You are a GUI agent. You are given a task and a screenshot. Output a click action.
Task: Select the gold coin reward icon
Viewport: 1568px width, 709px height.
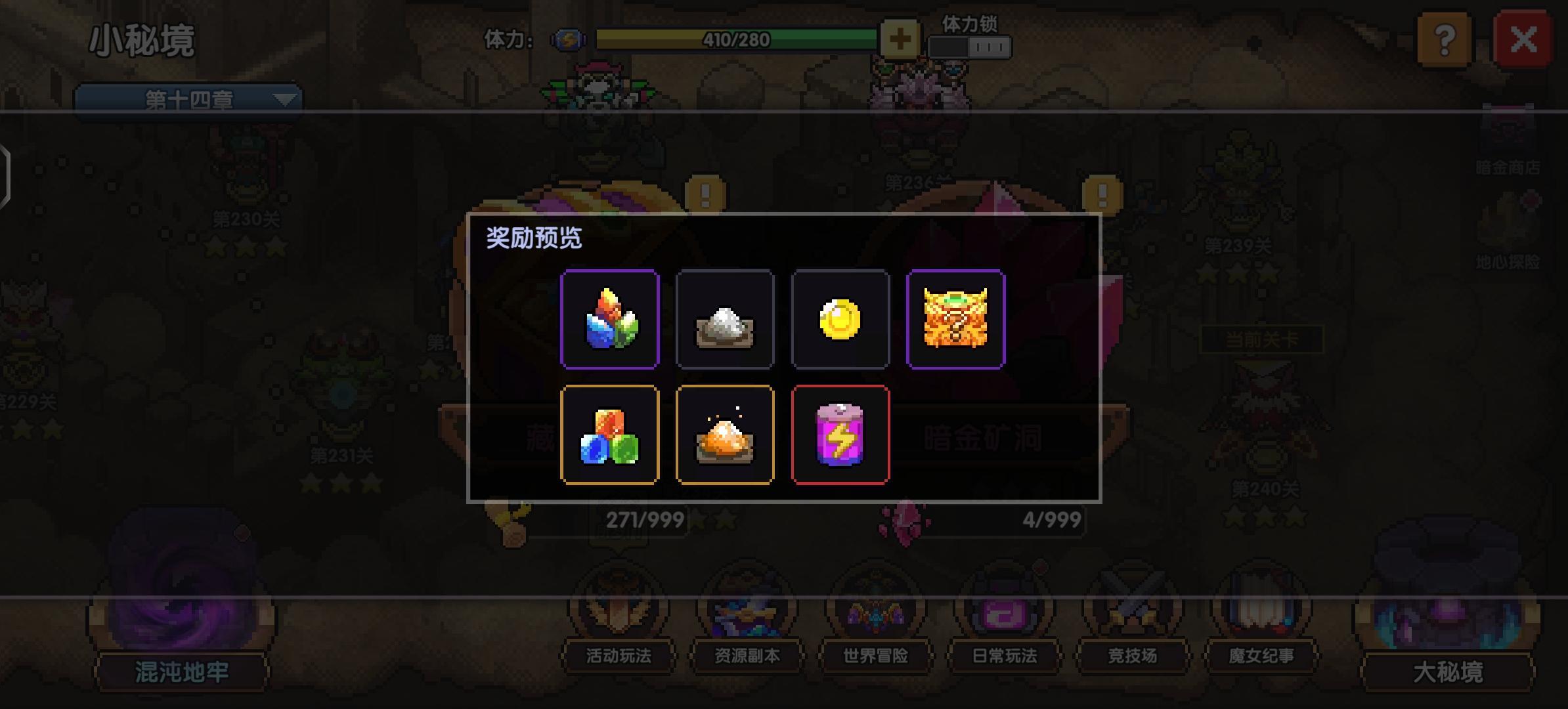pyautogui.click(x=840, y=320)
